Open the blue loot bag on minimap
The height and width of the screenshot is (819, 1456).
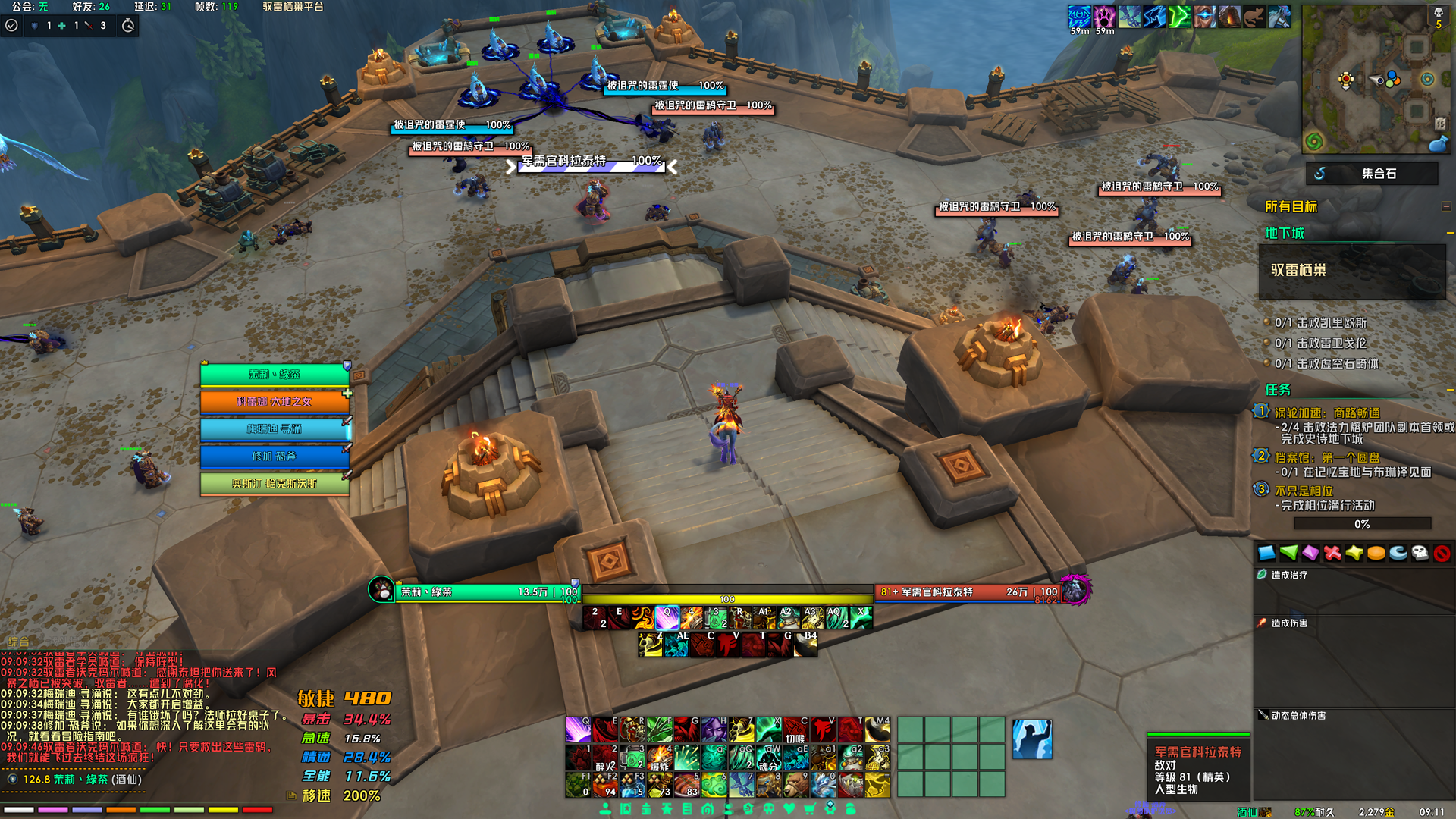[1437, 143]
